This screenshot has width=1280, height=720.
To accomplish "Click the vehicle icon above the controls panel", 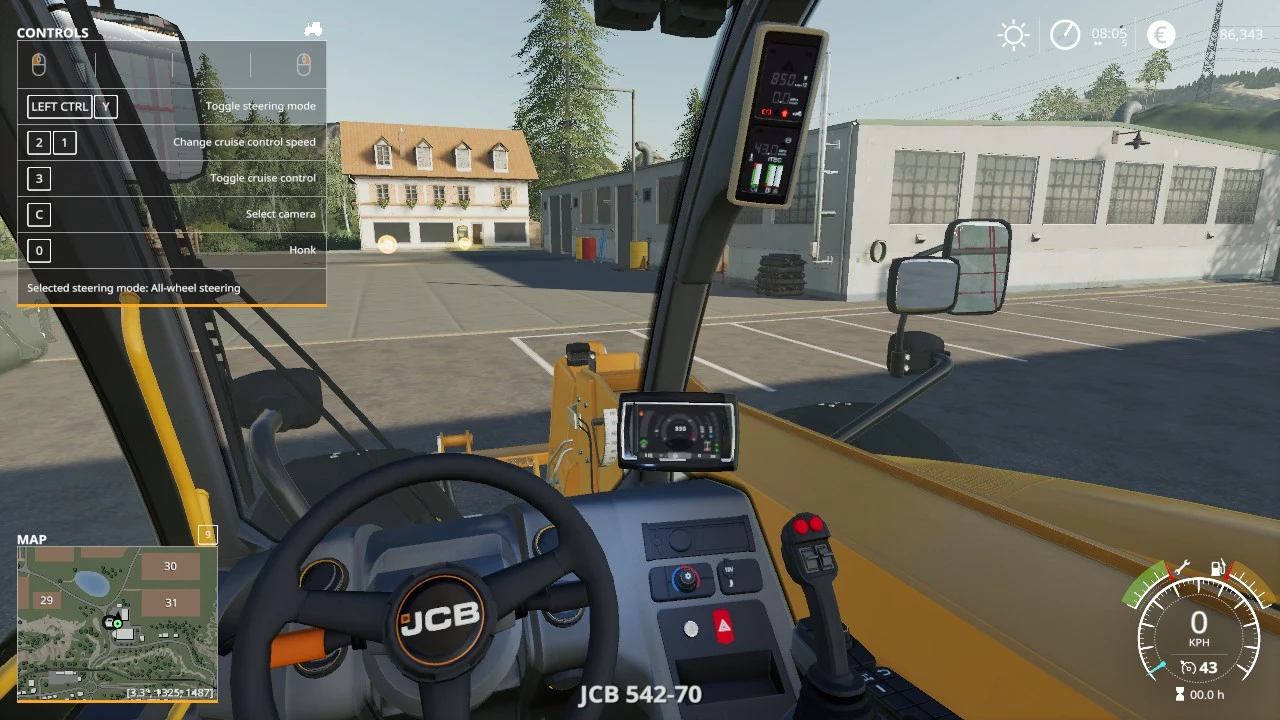I will [313, 30].
